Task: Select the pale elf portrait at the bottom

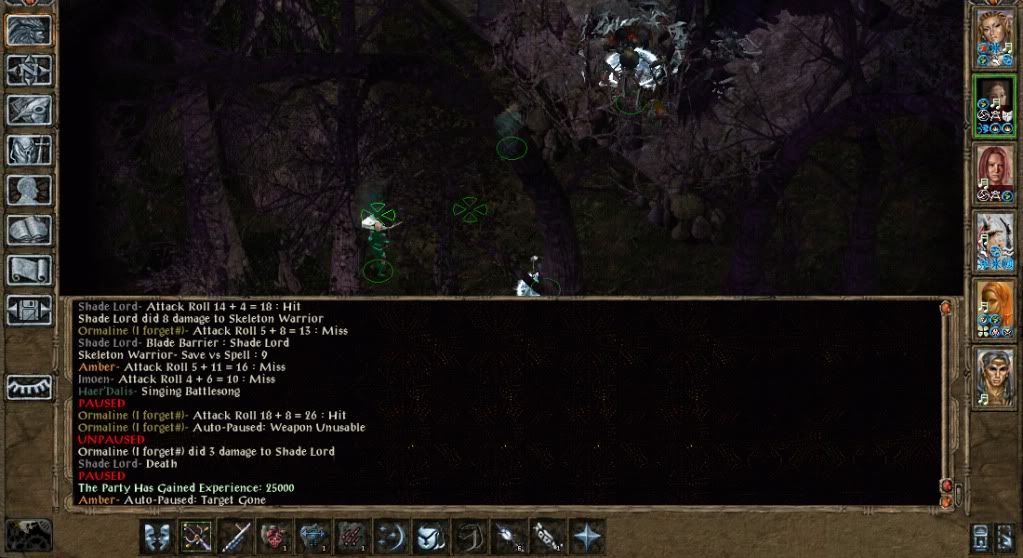Action: tap(995, 375)
